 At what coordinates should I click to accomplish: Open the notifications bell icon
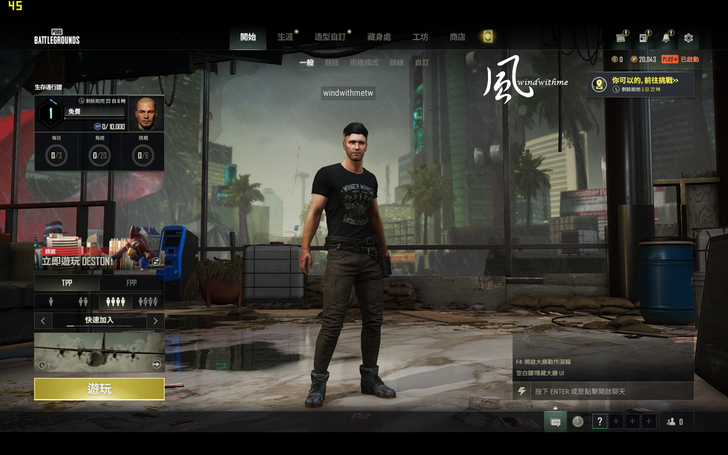coord(667,38)
